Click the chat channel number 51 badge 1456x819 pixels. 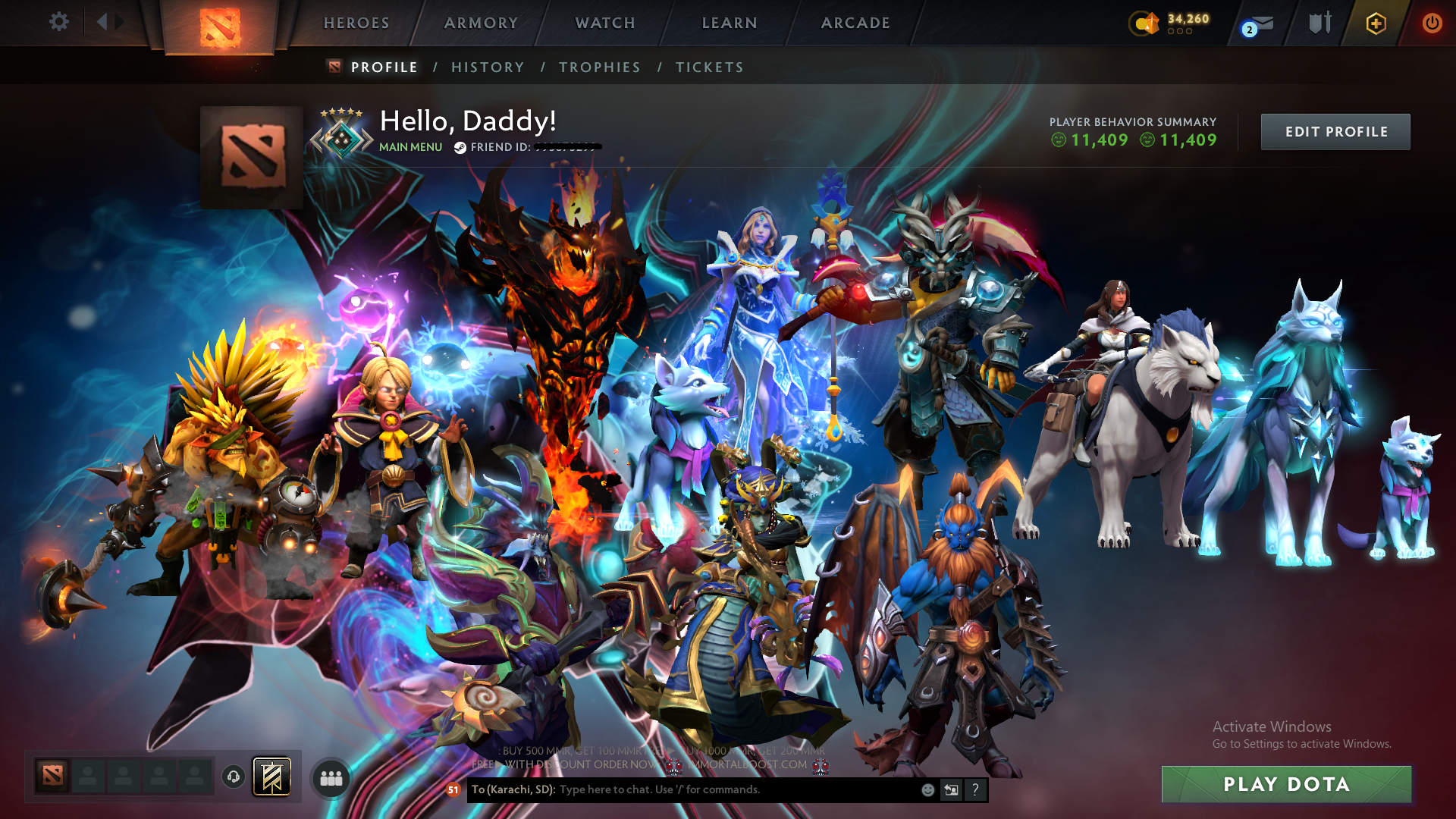(453, 789)
